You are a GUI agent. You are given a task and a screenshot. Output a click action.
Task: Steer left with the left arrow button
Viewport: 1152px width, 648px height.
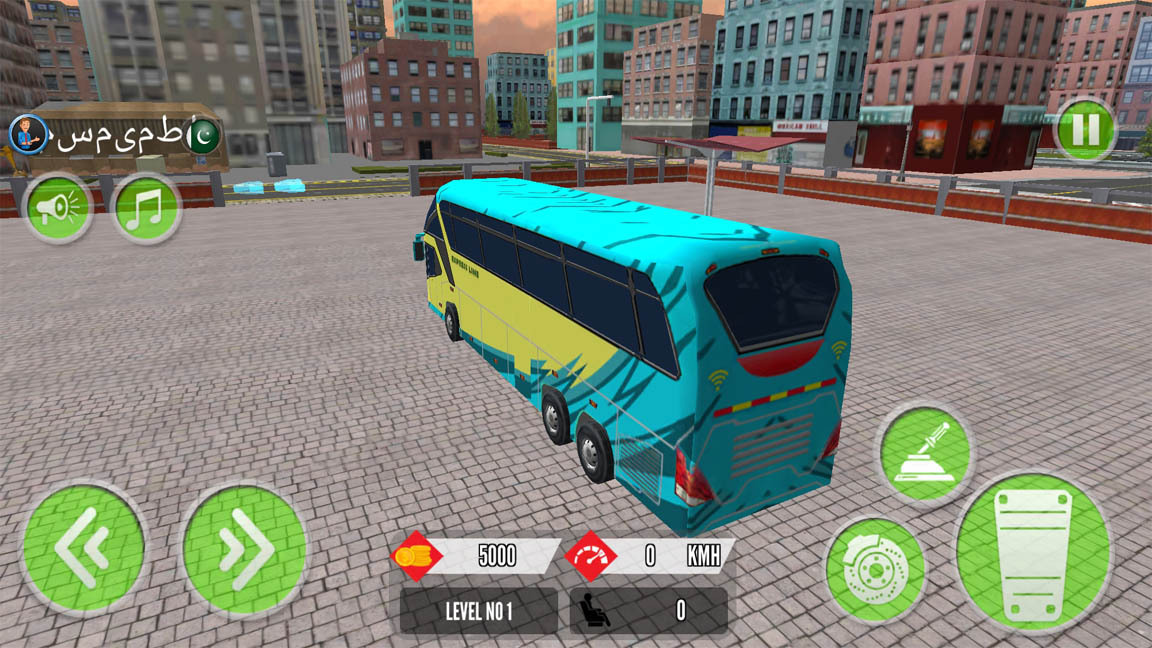[83, 547]
